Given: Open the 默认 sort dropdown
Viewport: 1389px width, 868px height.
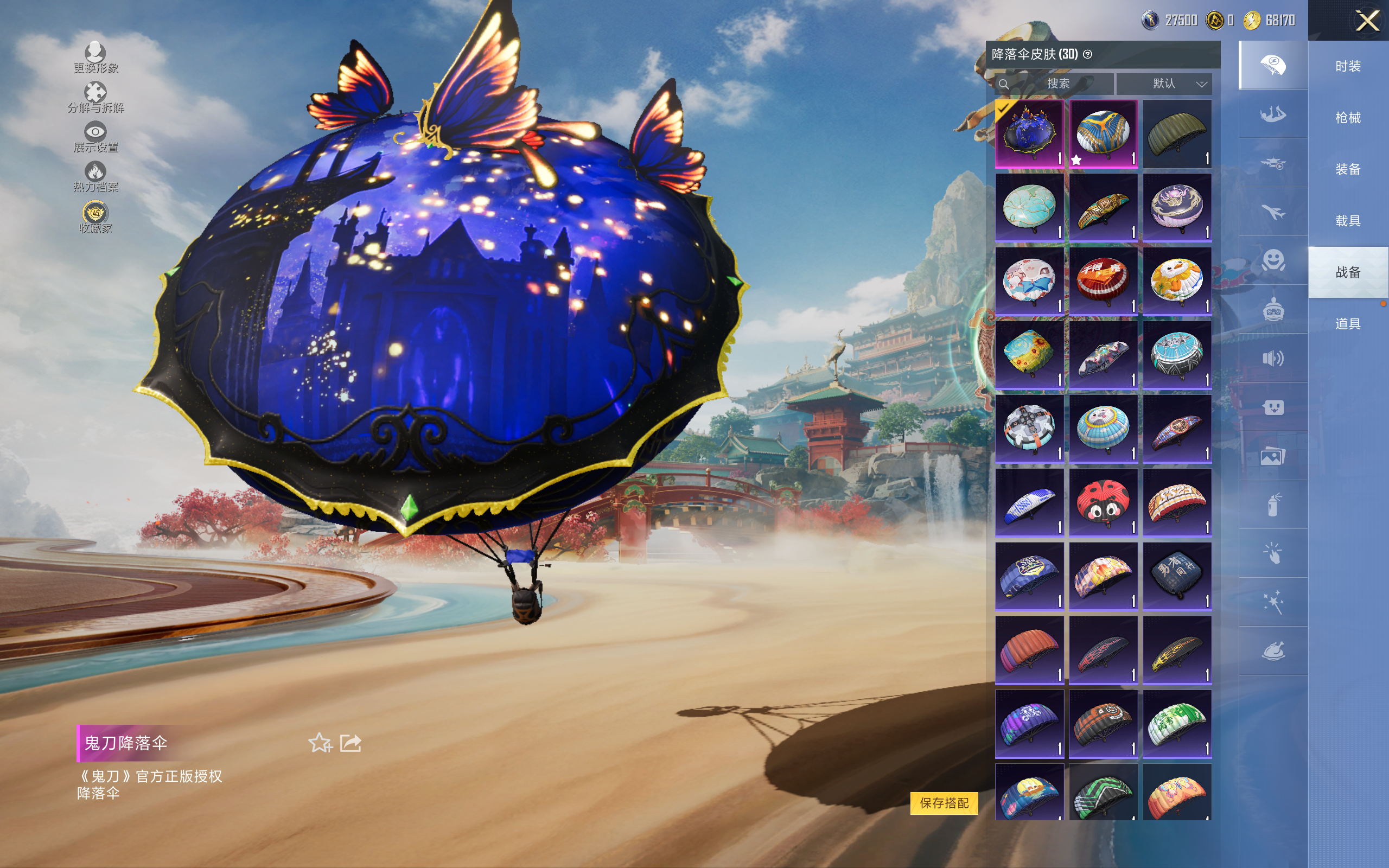Looking at the screenshot, I should [x=1165, y=84].
